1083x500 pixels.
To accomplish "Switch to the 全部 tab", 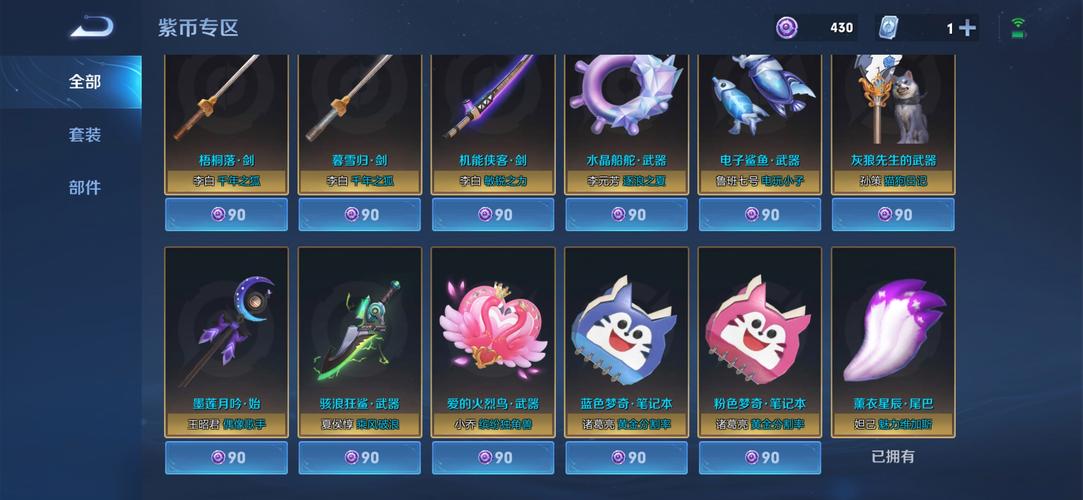I will click(x=84, y=82).
